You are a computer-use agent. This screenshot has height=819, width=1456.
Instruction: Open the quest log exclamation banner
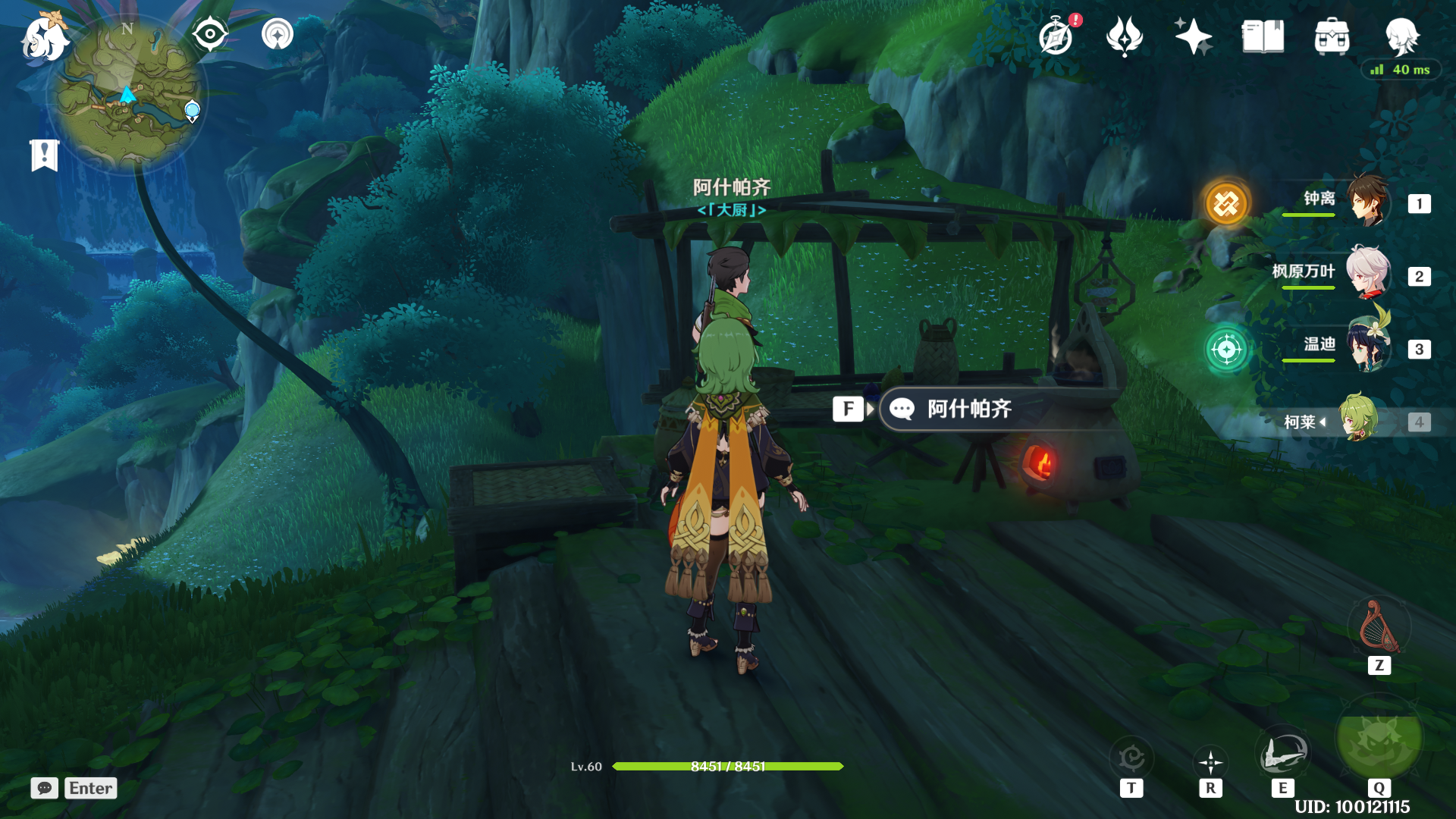coord(45,155)
